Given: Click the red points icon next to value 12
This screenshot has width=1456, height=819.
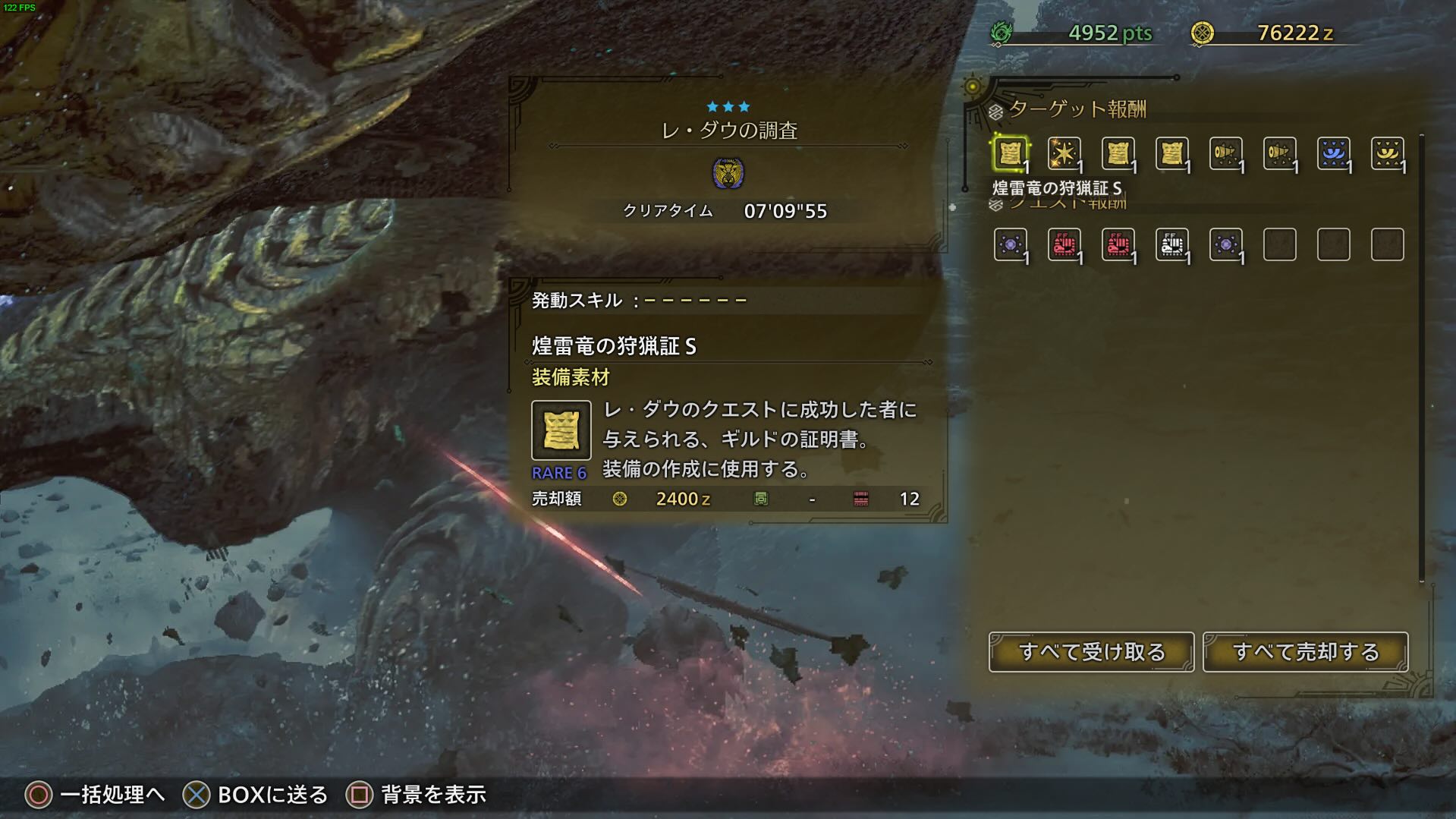Looking at the screenshot, I should [856, 499].
